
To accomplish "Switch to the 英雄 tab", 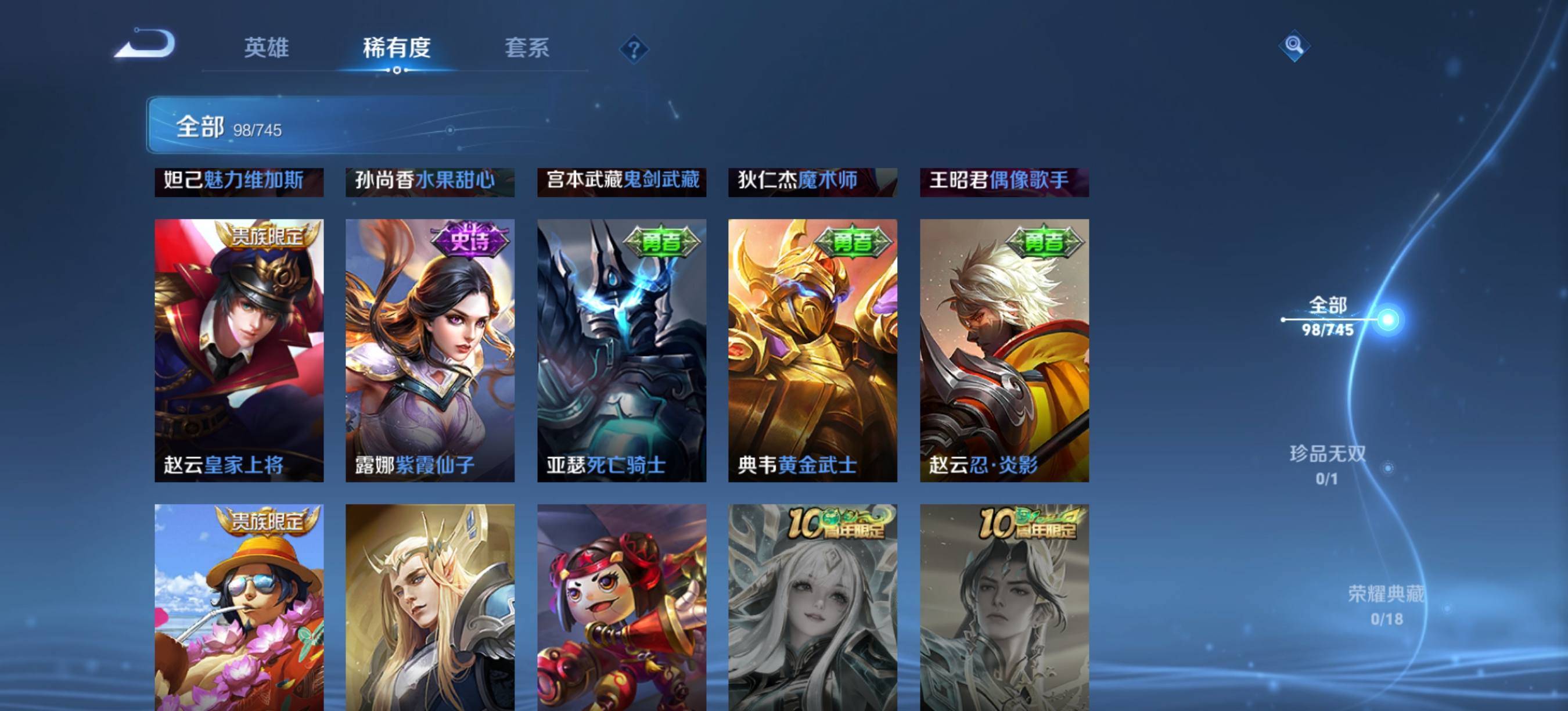I will pyautogui.click(x=266, y=48).
